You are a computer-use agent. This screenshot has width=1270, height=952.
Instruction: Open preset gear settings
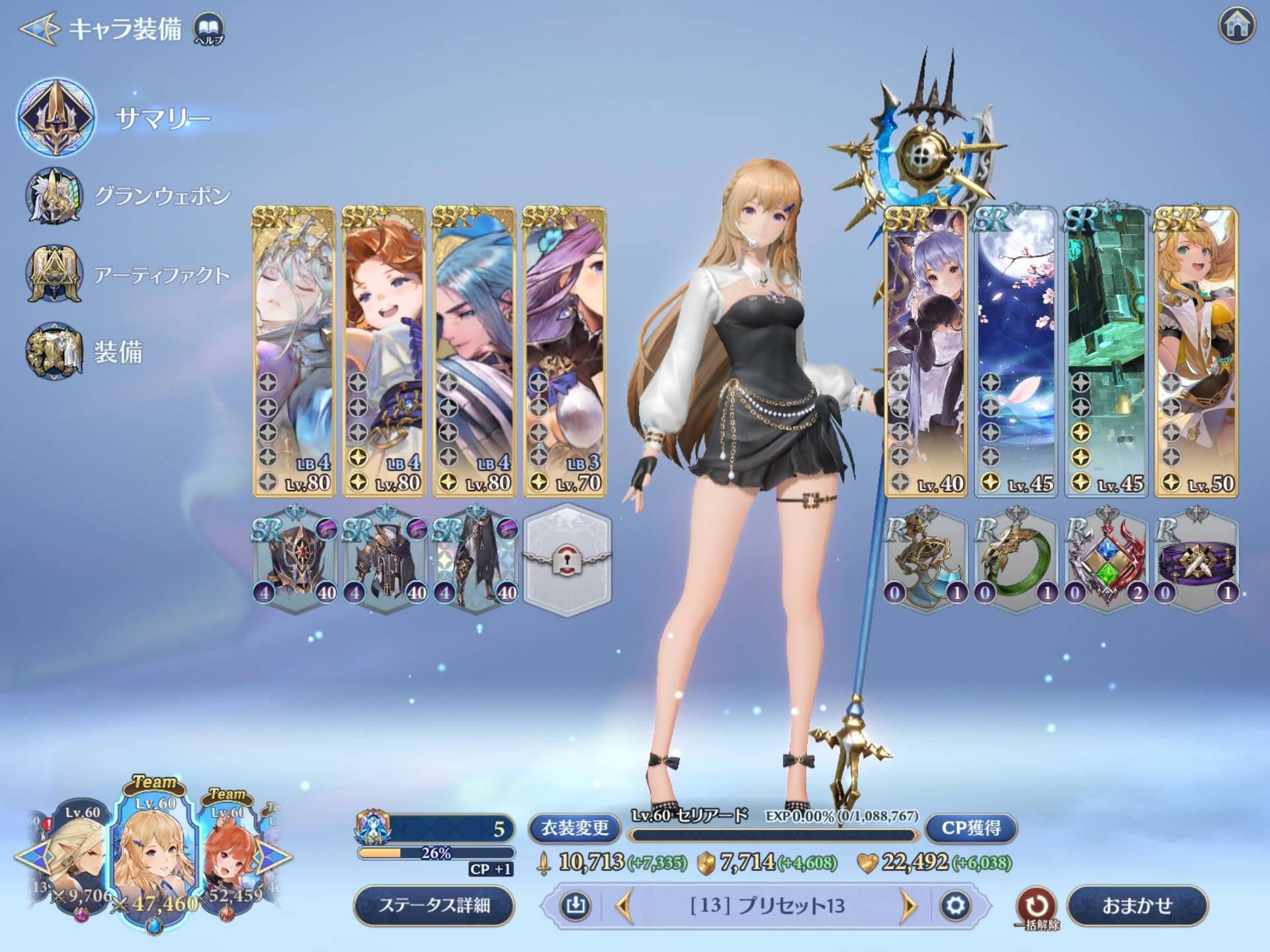954,906
